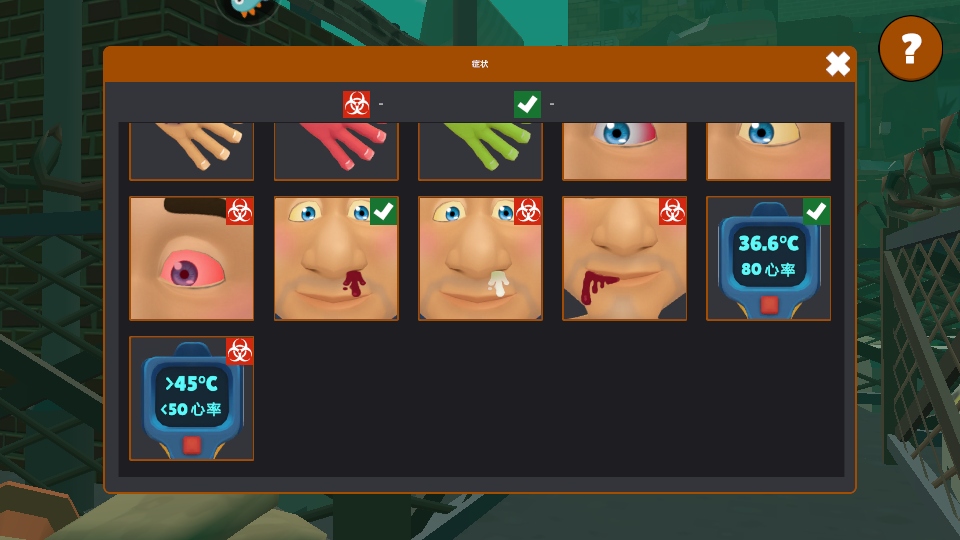This screenshot has width=960, height=540.
Task: Choose the >45°C thermometer tile
Action: [x=191, y=398]
